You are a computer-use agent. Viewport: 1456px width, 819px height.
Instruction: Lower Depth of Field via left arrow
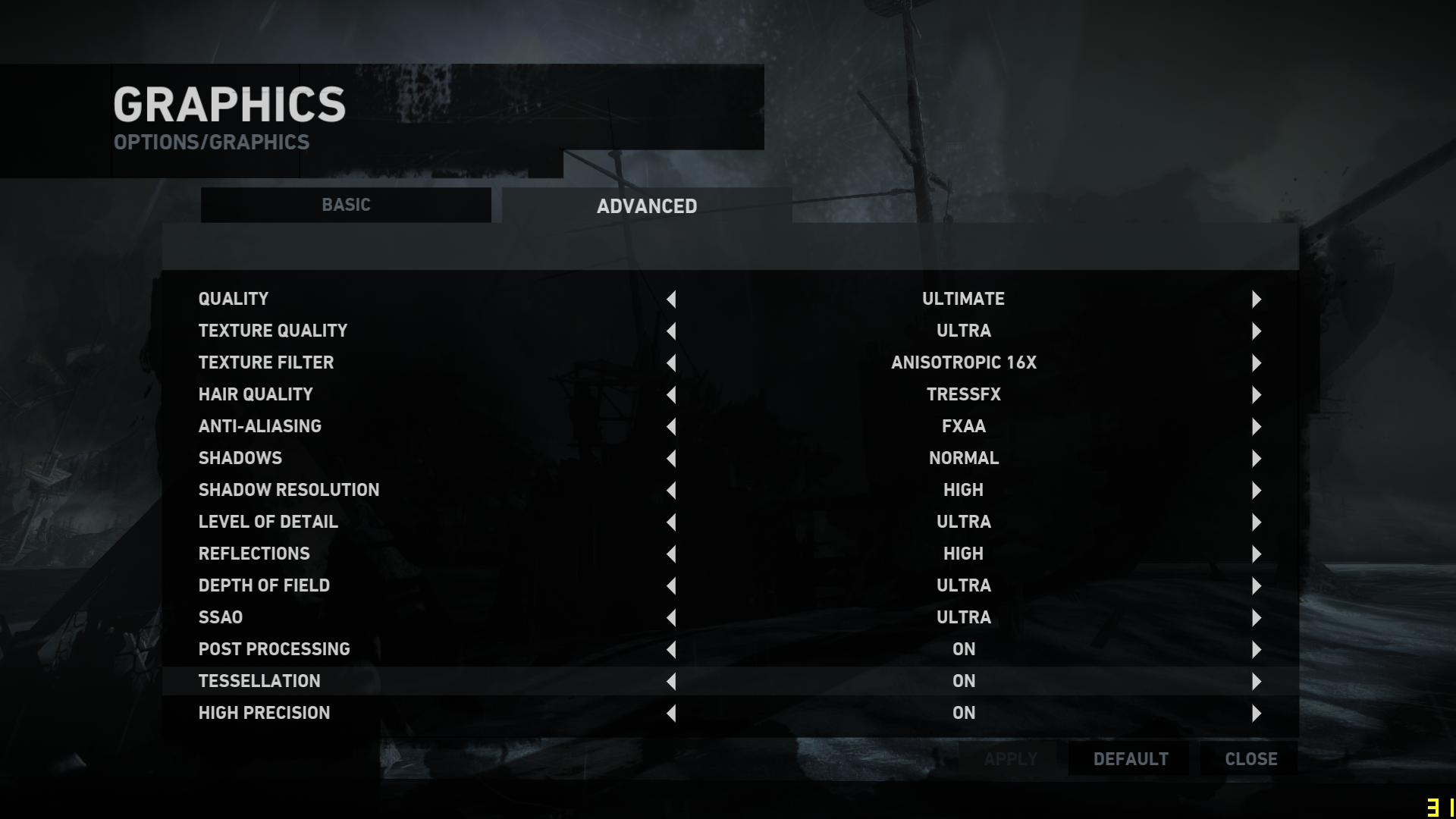pos(671,586)
